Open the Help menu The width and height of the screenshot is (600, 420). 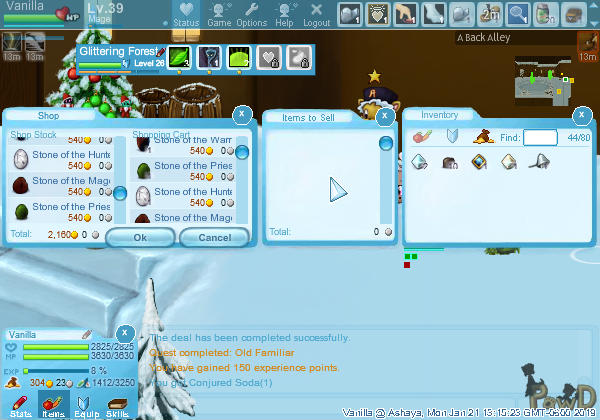click(x=284, y=13)
